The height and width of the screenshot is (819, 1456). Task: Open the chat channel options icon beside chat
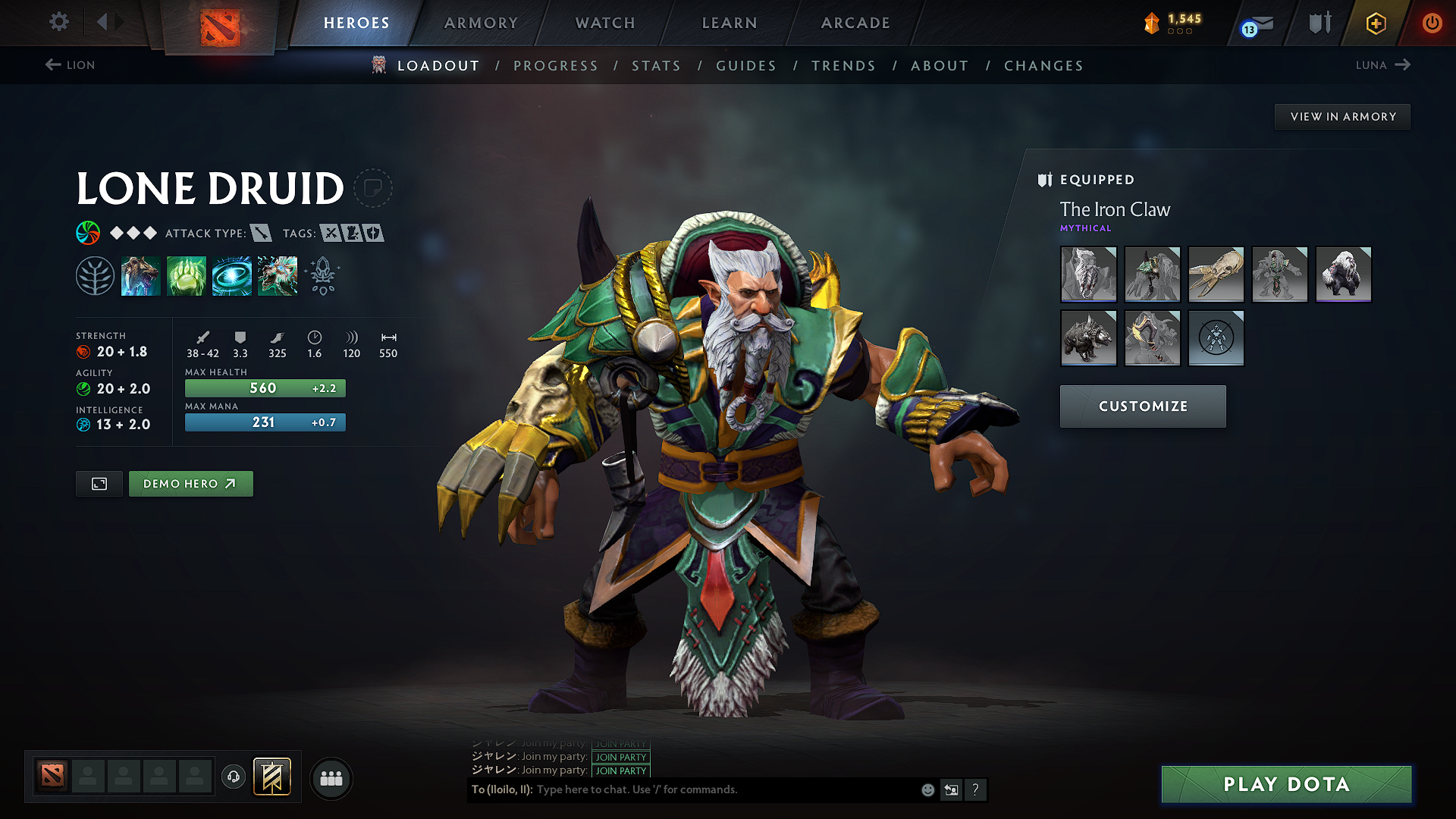coord(951,789)
